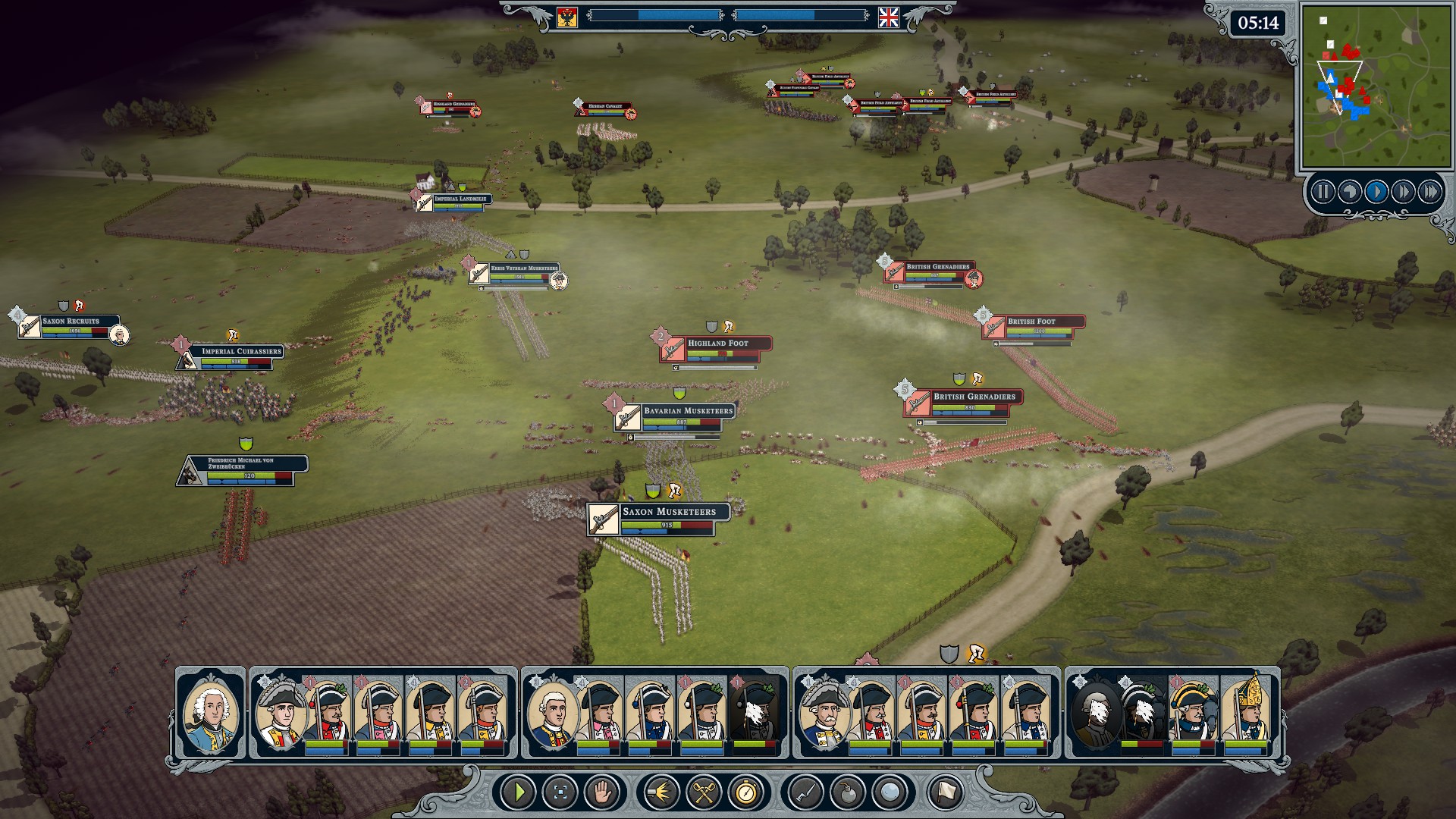Pause the battle

click(x=1323, y=192)
